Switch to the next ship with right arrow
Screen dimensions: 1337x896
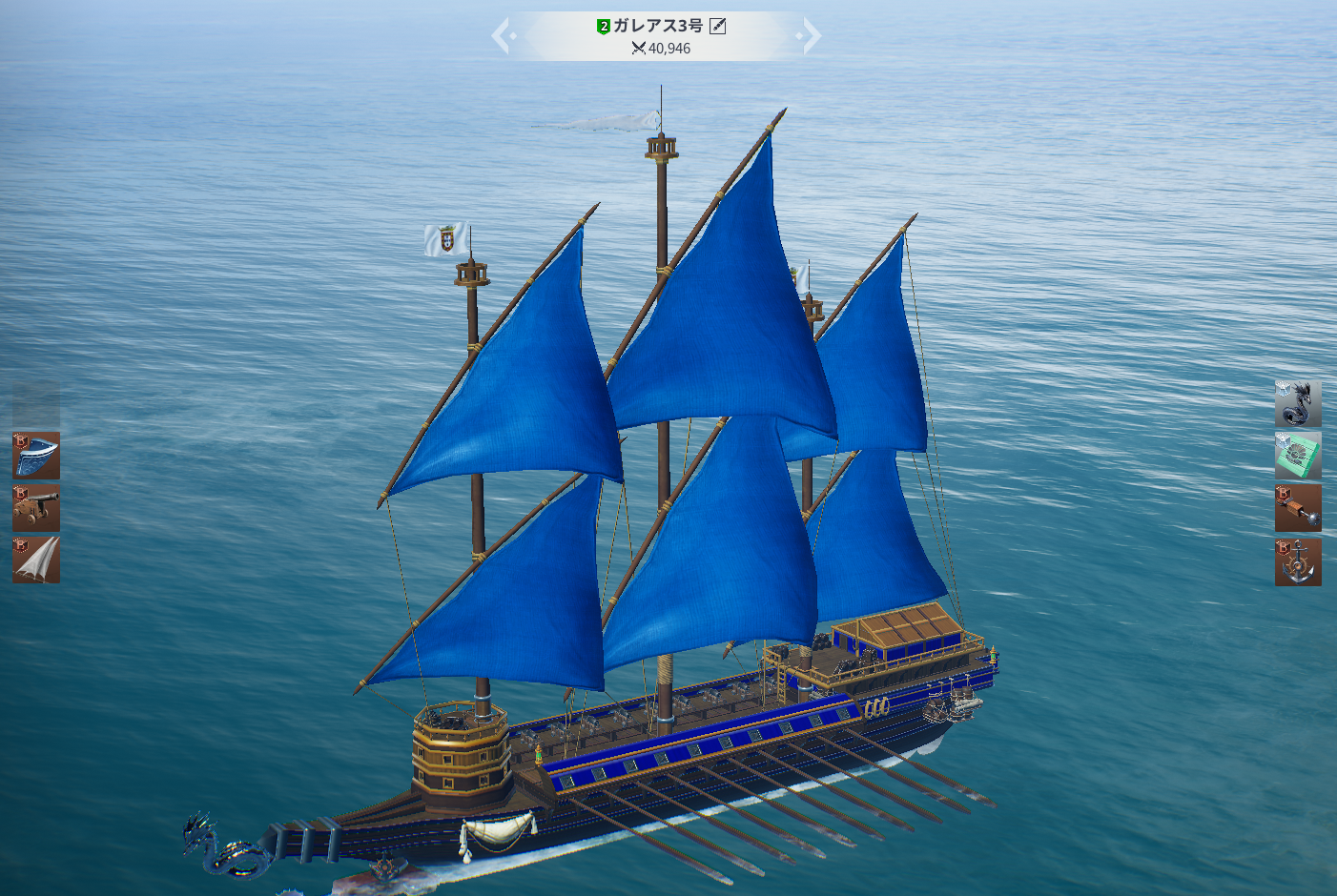pyautogui.click(x=810, y=36)
